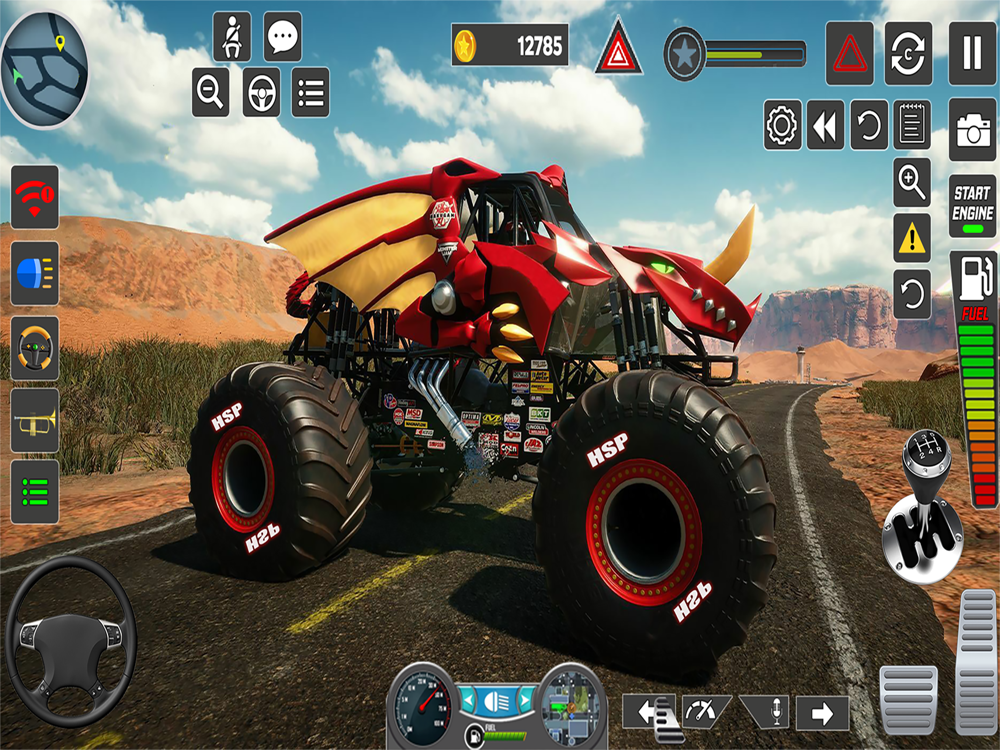Zoom in with the plus magnifier
Viewport: 1000px width, 750px height.
(x=912, y=182)
